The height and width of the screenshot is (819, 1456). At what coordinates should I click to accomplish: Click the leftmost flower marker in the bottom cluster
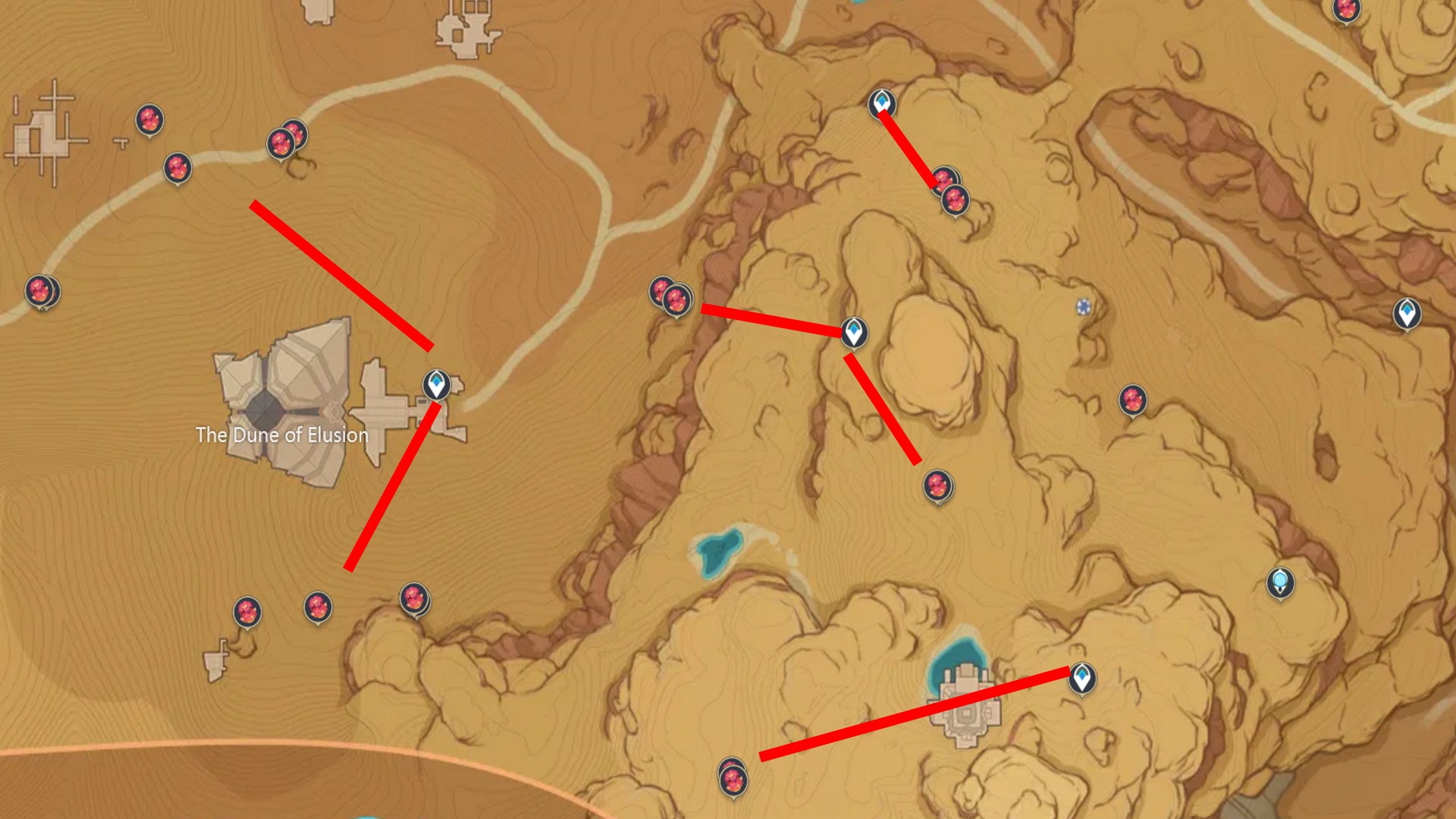pyautogui.click(x=246, y=609)
